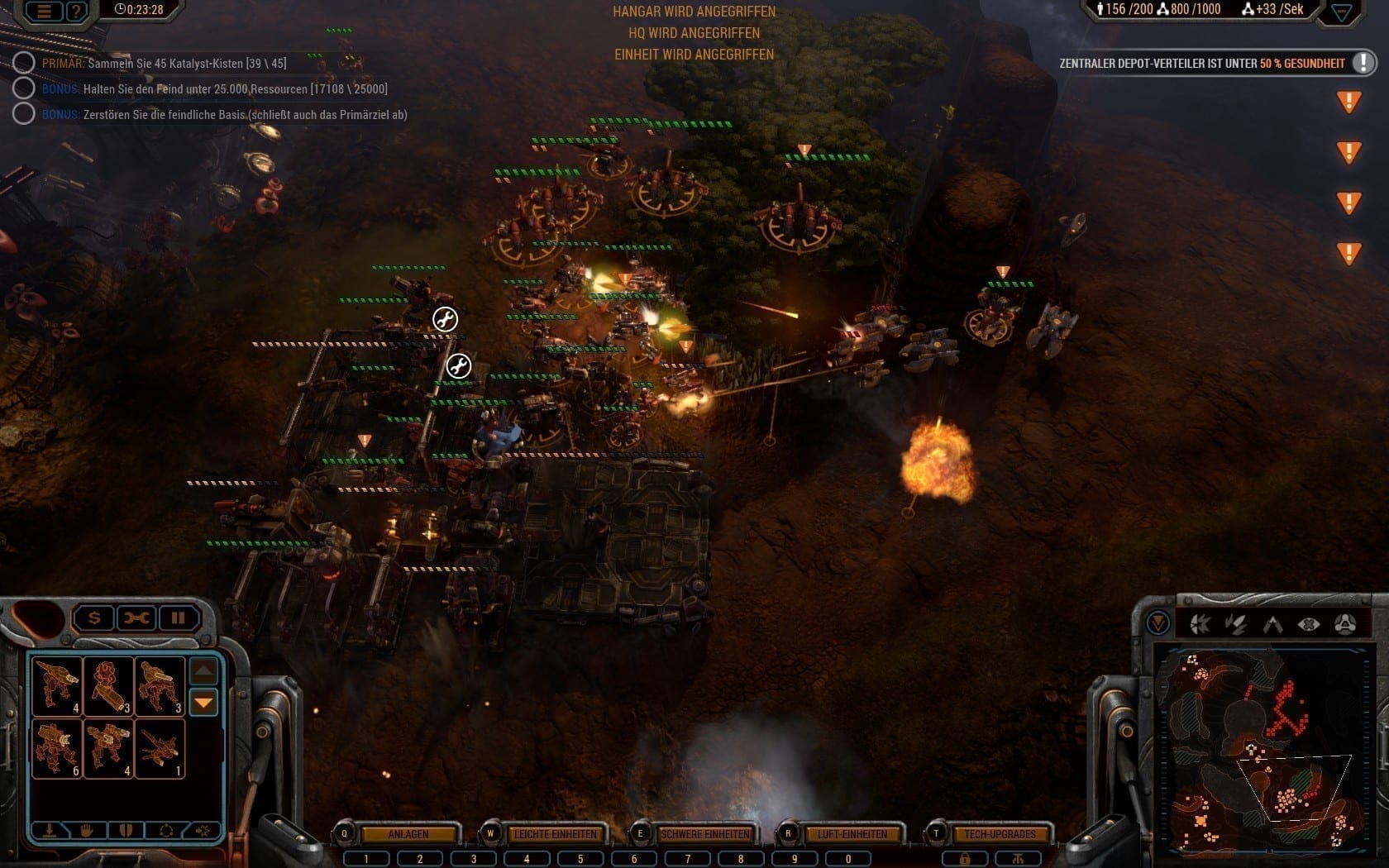This screenshot has width=1389, height=868.
Task: Open the main menu hamburger button
Action: click(45, 11)
